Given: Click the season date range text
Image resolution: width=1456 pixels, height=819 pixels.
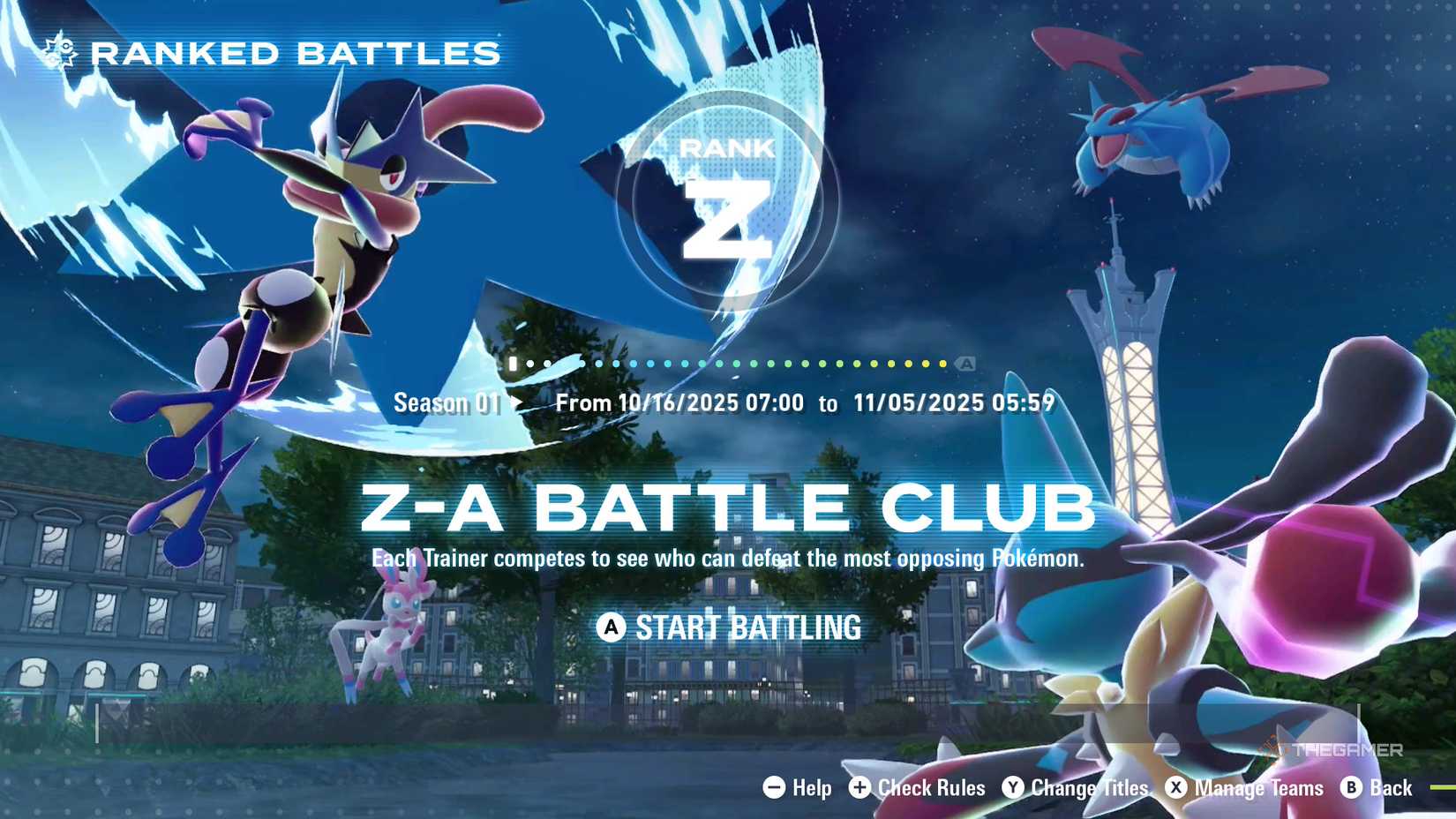Looking at the screenshot, I should [805, 402].
